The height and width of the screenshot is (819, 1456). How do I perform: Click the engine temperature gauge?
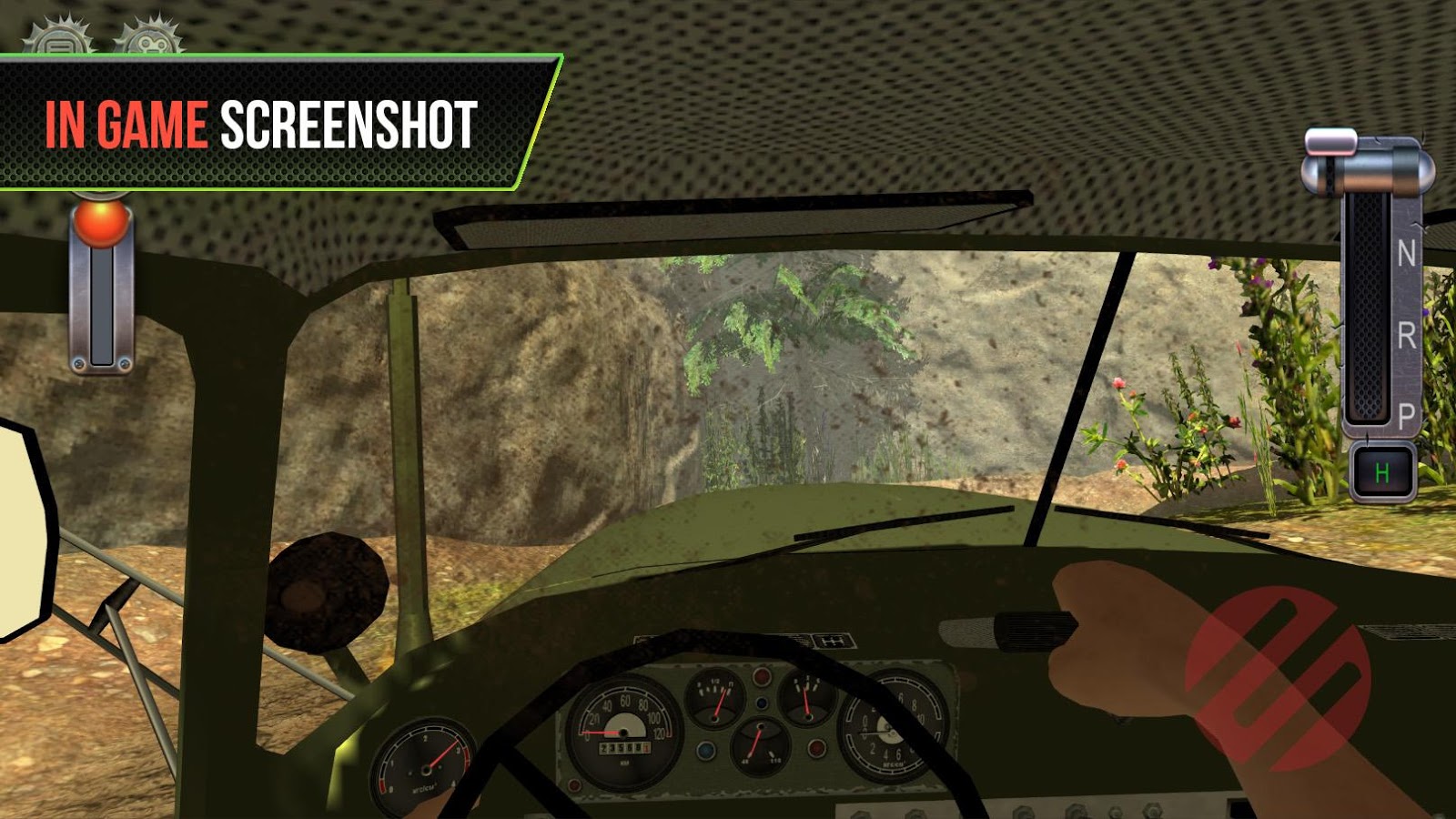pos(761,742)
